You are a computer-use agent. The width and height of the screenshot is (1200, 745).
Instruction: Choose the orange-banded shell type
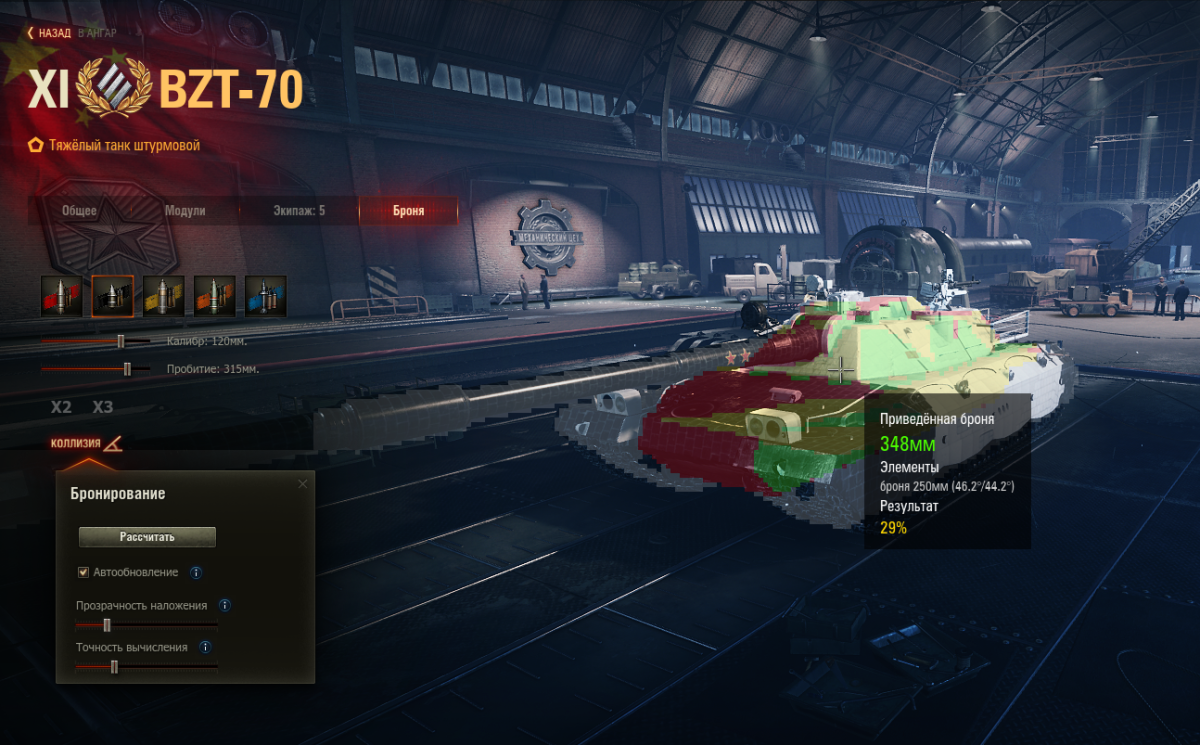coord(215,296)
